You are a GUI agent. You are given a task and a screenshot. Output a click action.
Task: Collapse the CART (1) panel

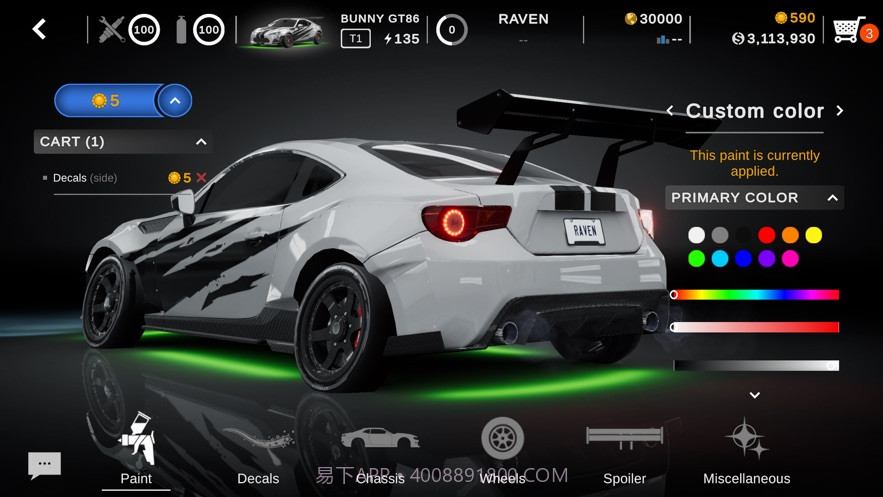click(x=201, y=142)
